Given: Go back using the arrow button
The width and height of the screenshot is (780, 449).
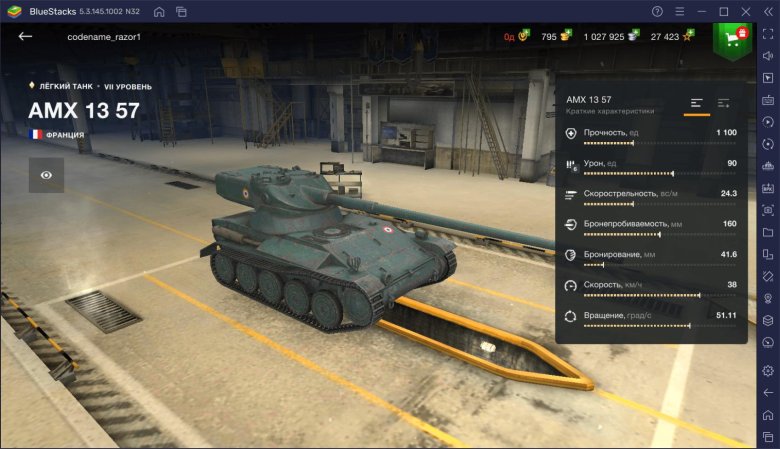Looking at the screenshot, I should pyautogui.click(x=25, y=36).
